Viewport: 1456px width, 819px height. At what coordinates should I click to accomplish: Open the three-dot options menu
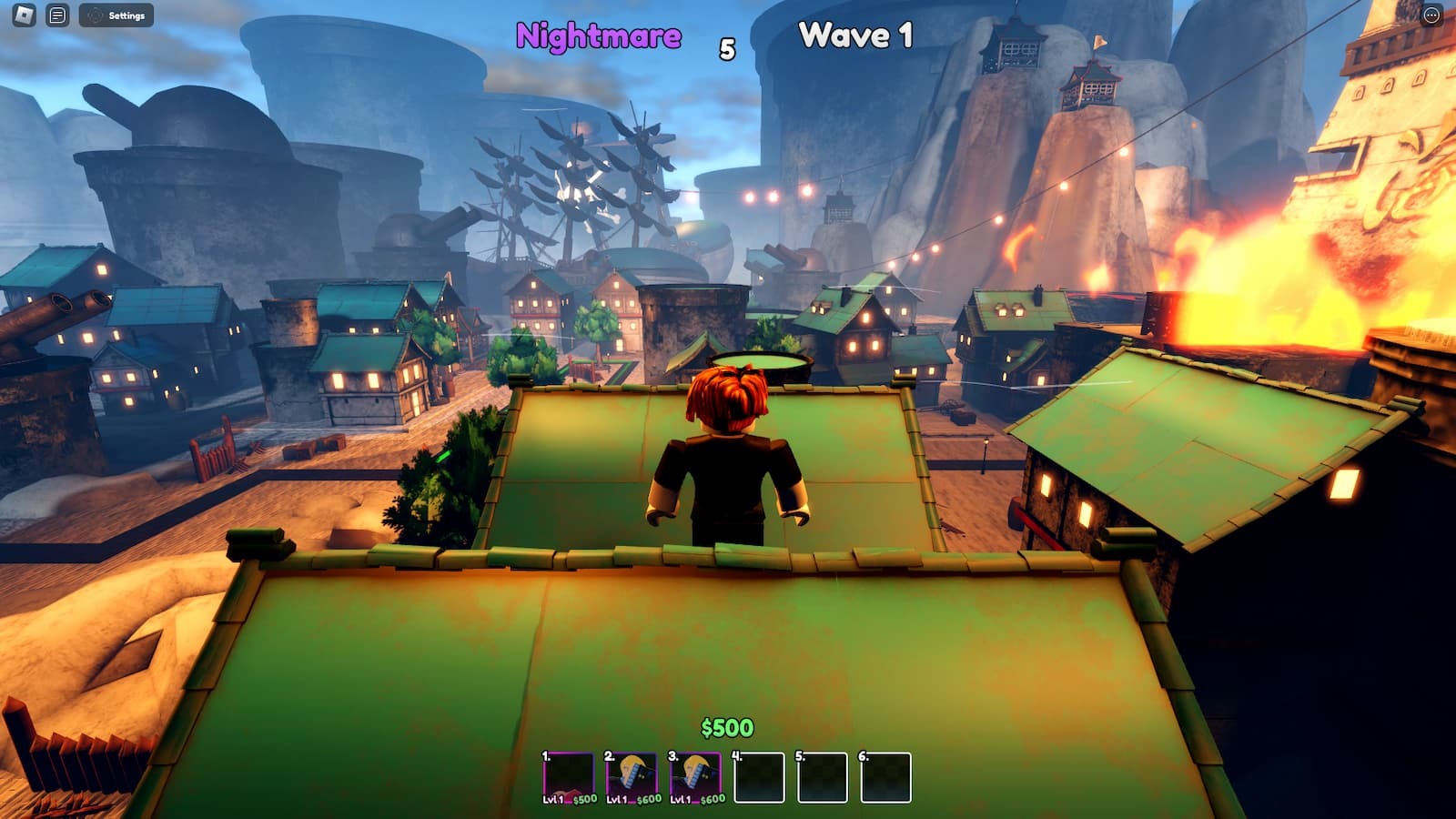click(1431, 15)
